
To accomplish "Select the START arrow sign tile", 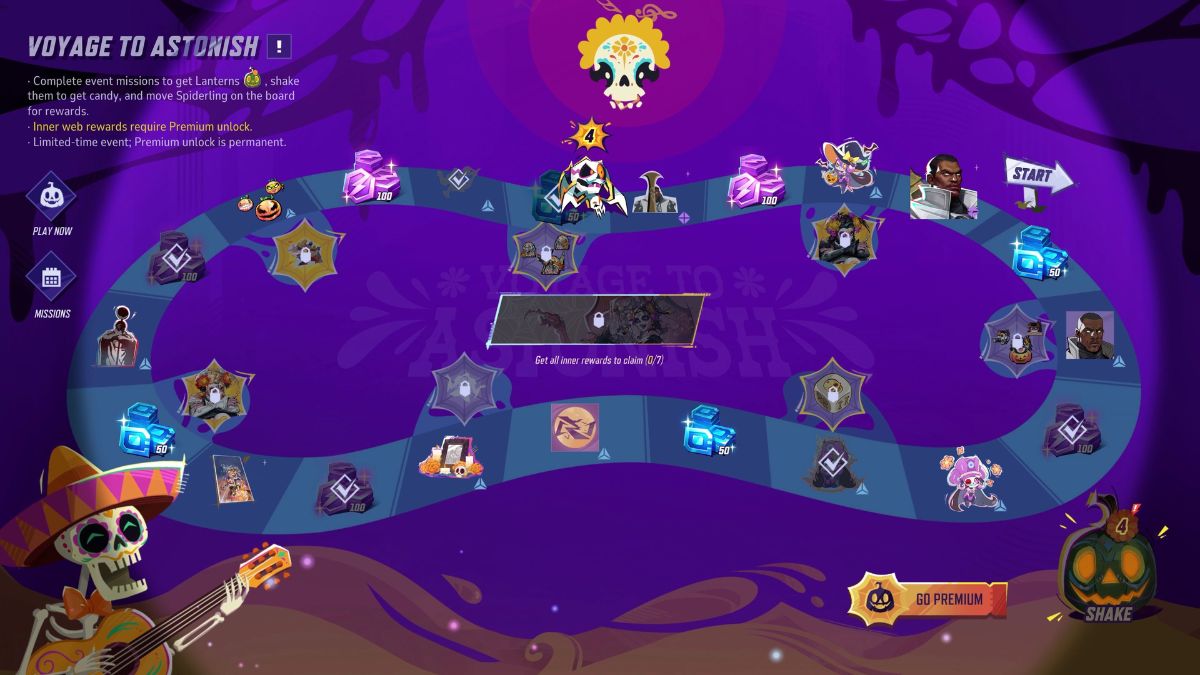I will 1037,178.
